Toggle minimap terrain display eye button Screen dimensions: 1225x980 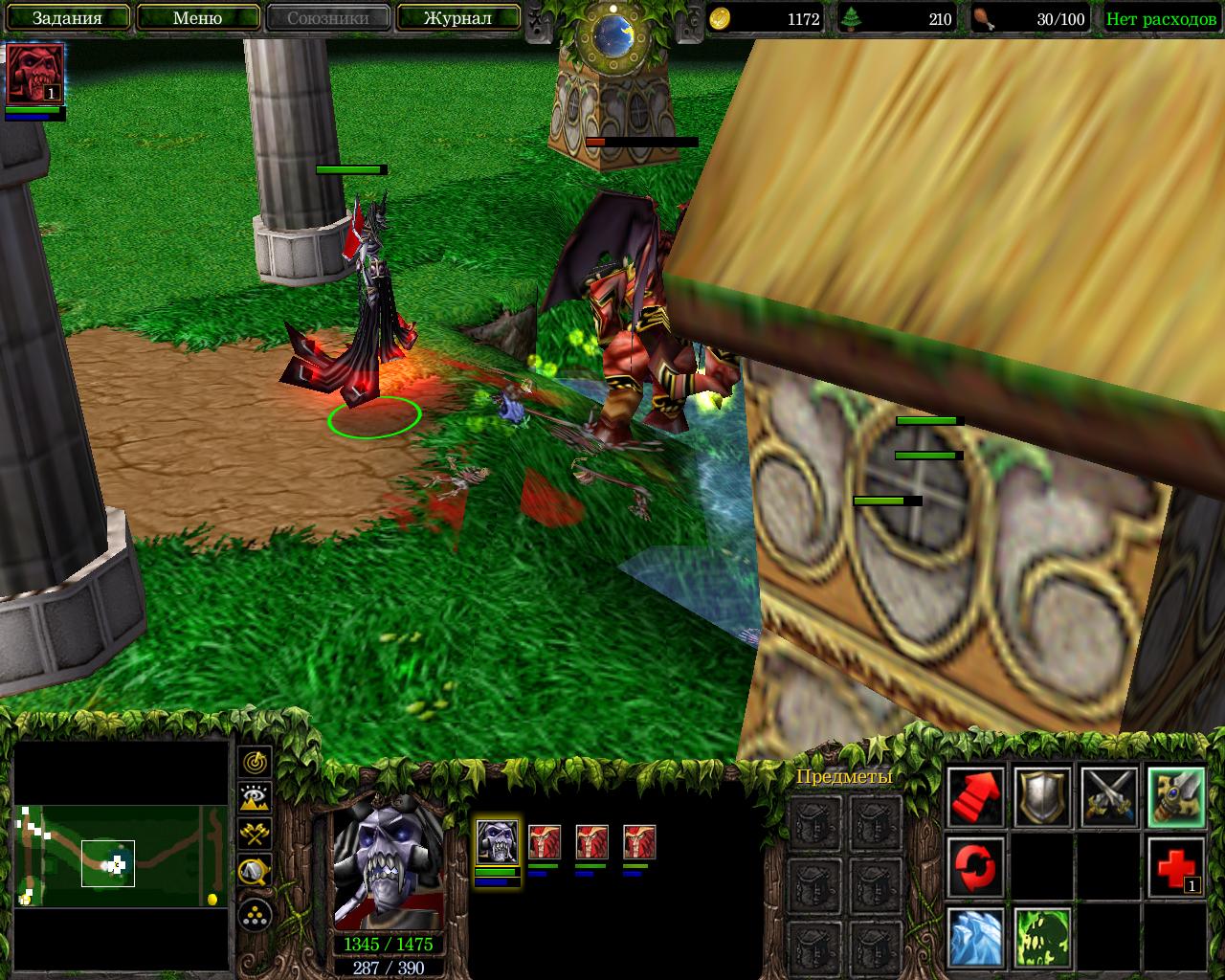point(255,797)
